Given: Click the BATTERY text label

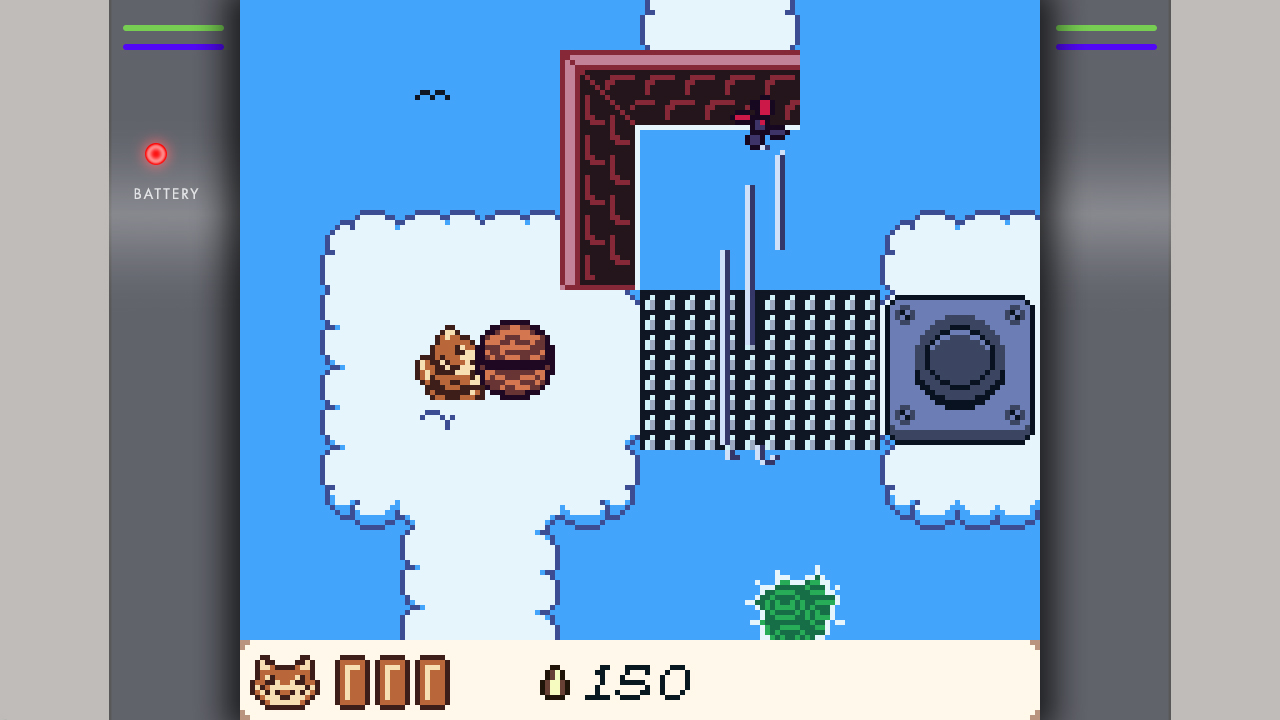Looking at the screenshot, I should point(166,193).
